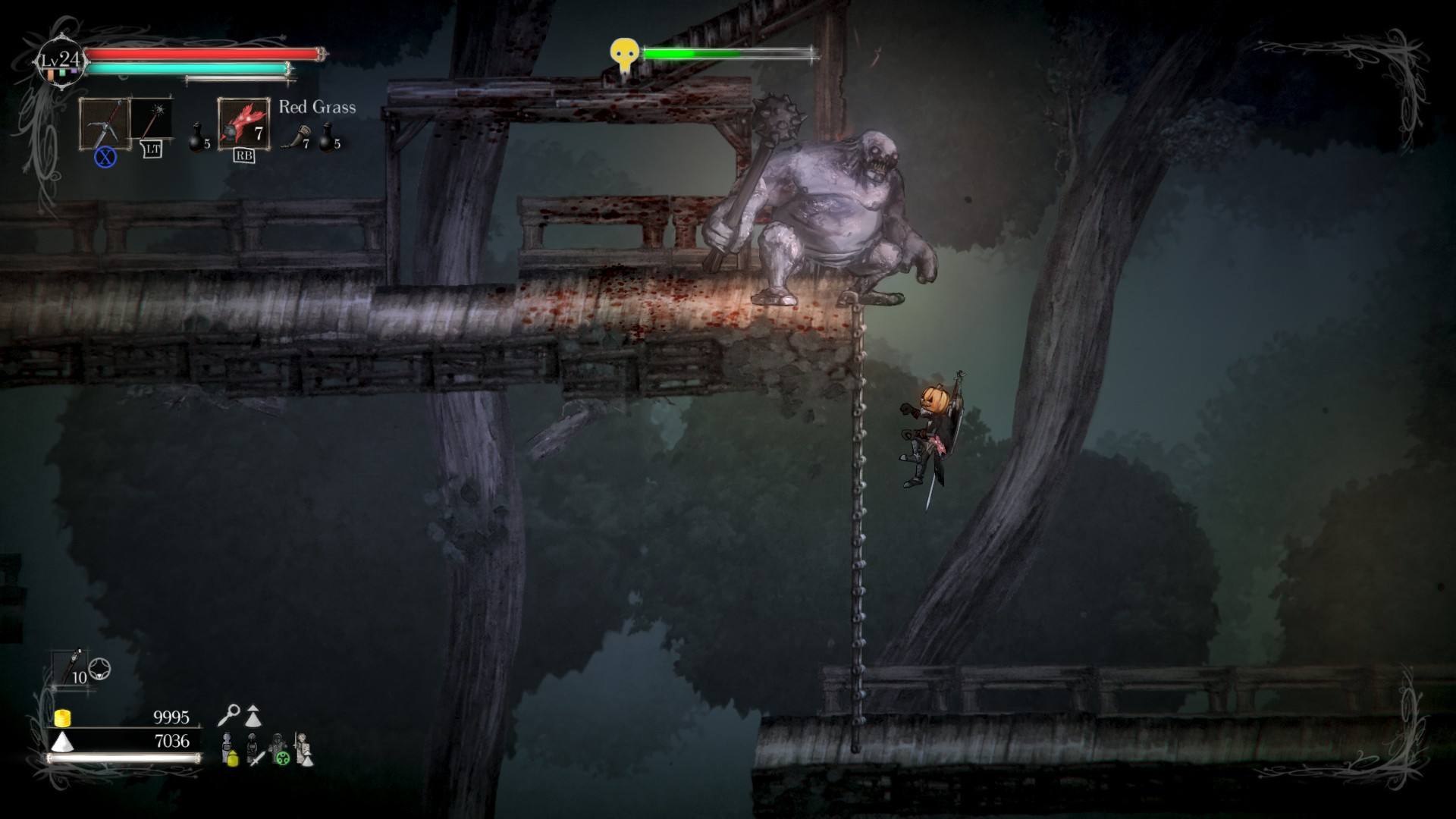Click the statue icon with white salt marker
Screen dimensions: 1456x819
304,749
